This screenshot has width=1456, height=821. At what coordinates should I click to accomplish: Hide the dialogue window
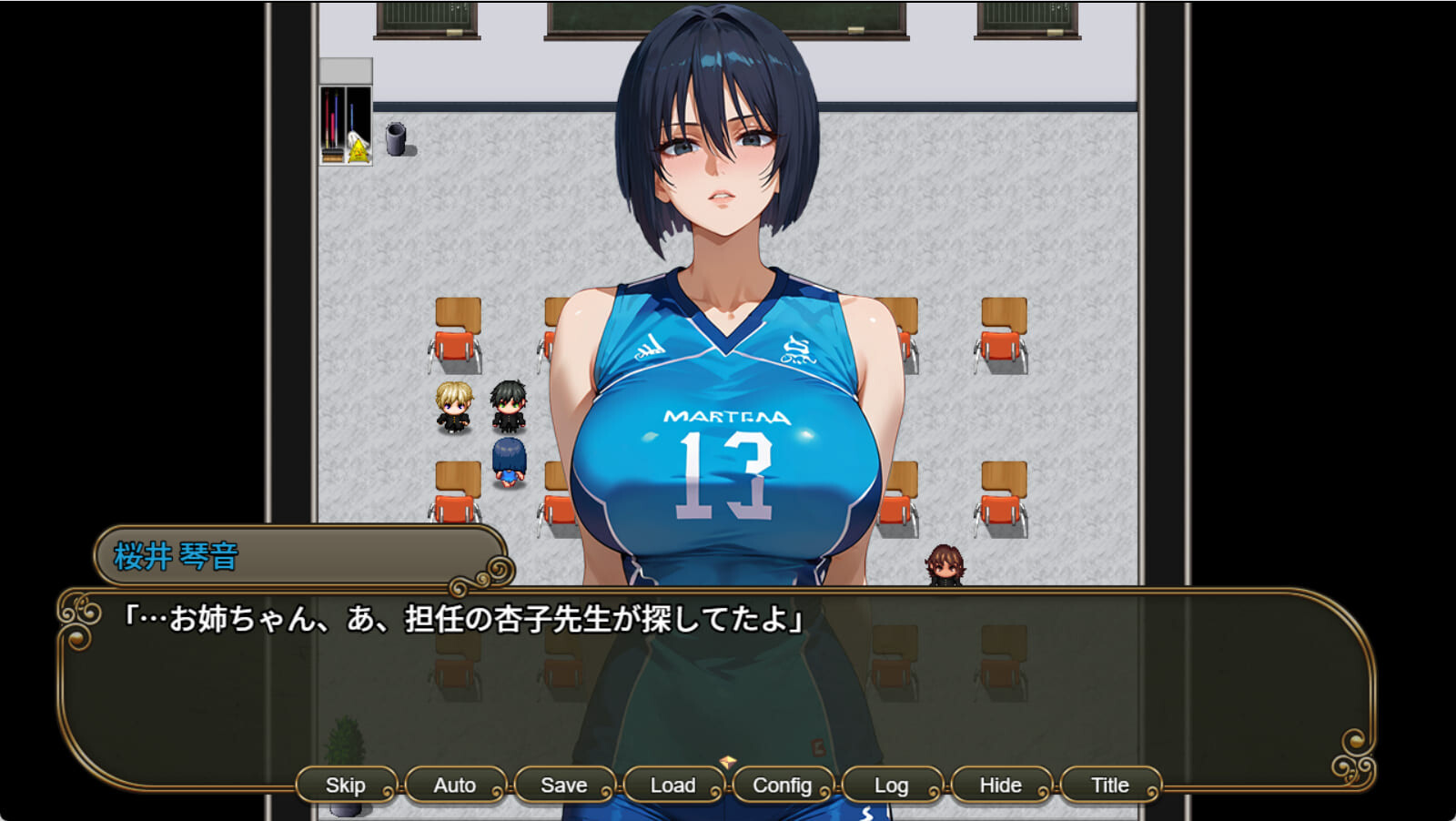1000,784
